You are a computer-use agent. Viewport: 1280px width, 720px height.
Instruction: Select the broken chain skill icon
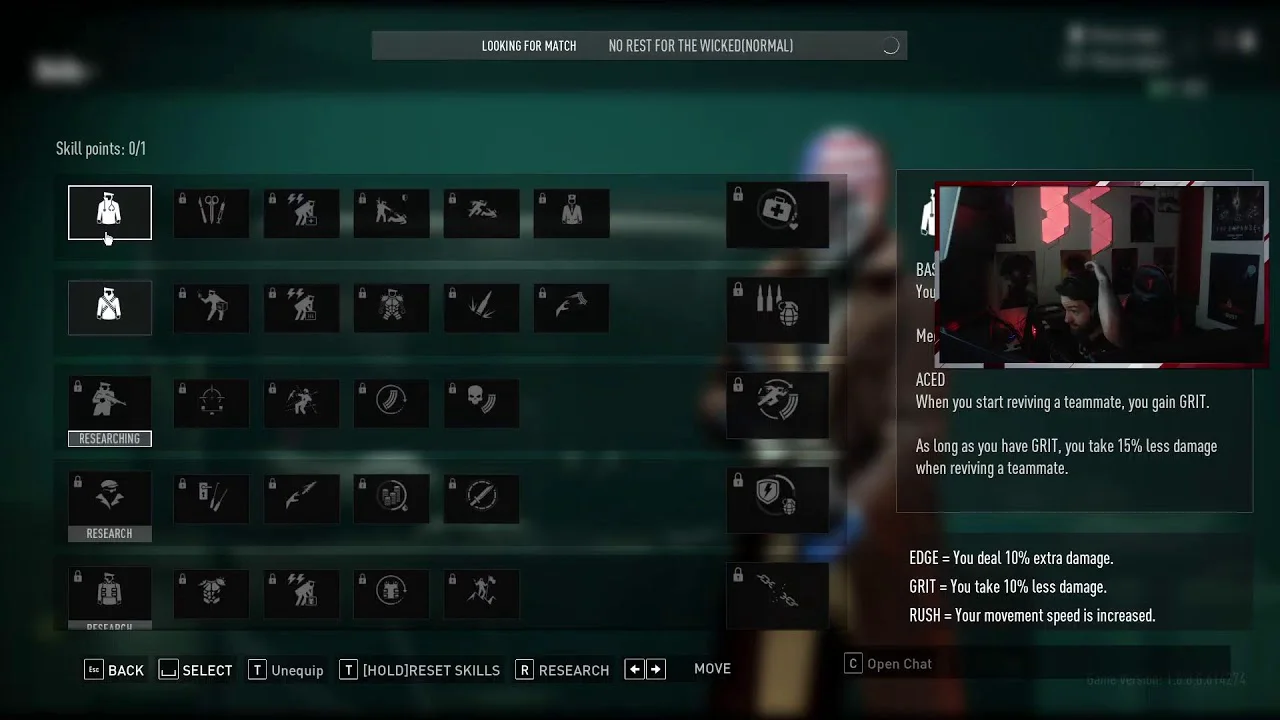coord(777,594)
